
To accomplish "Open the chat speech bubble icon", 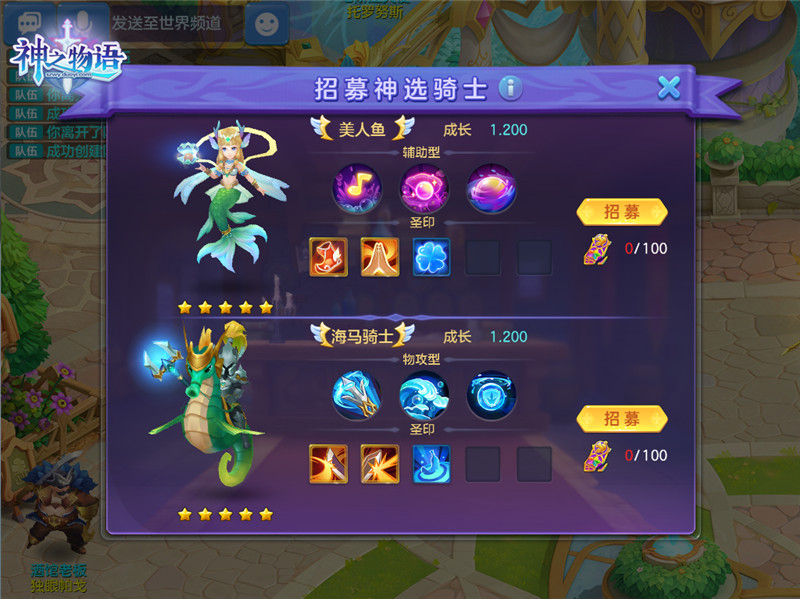I will pos(27,22).
